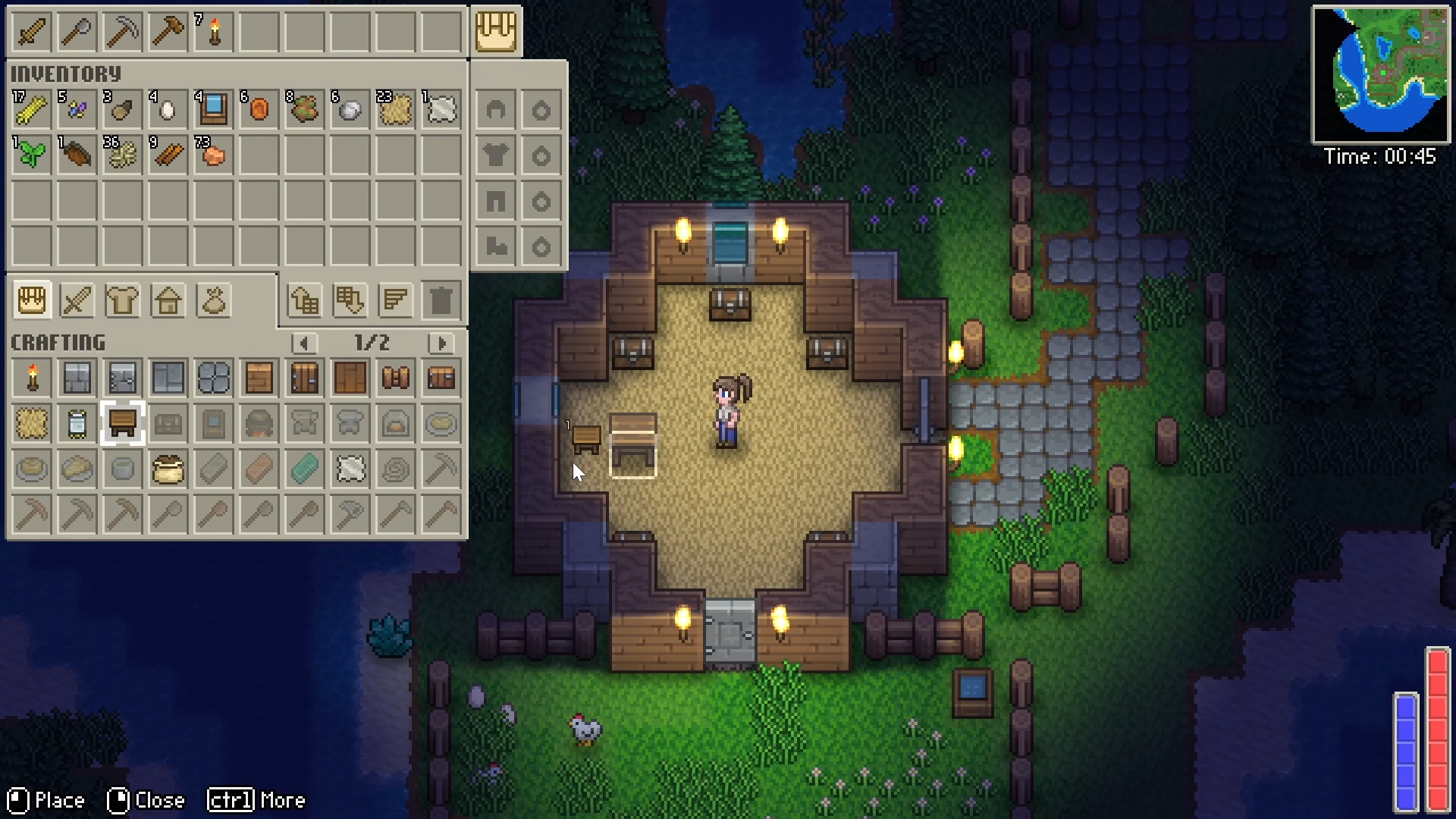Click the trash can button

click(x=441, y=301)
